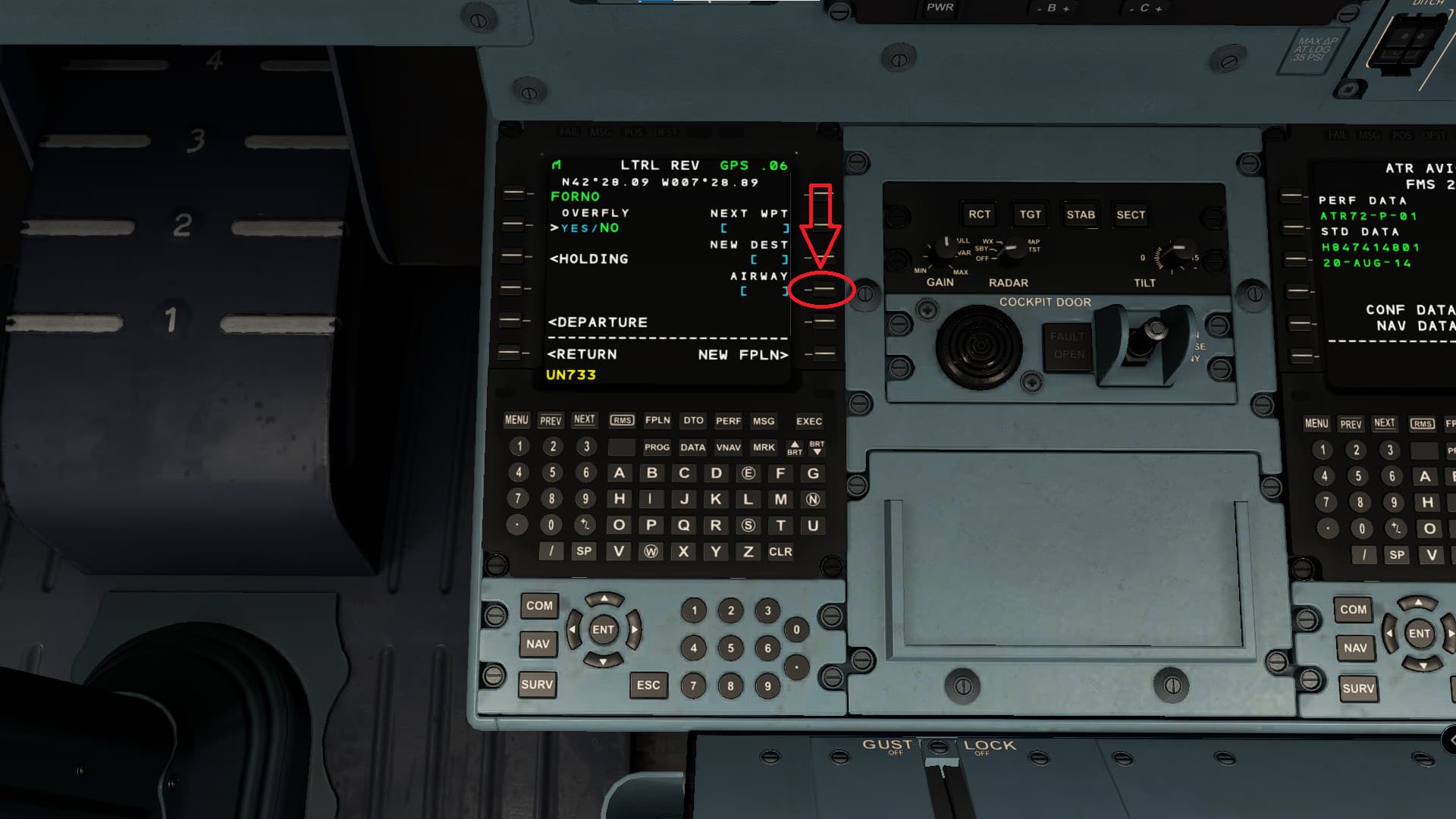The image size is (1456, 819).
Task: Enable the STAB radar stabilization
Action: click(x=1080, y=215)
